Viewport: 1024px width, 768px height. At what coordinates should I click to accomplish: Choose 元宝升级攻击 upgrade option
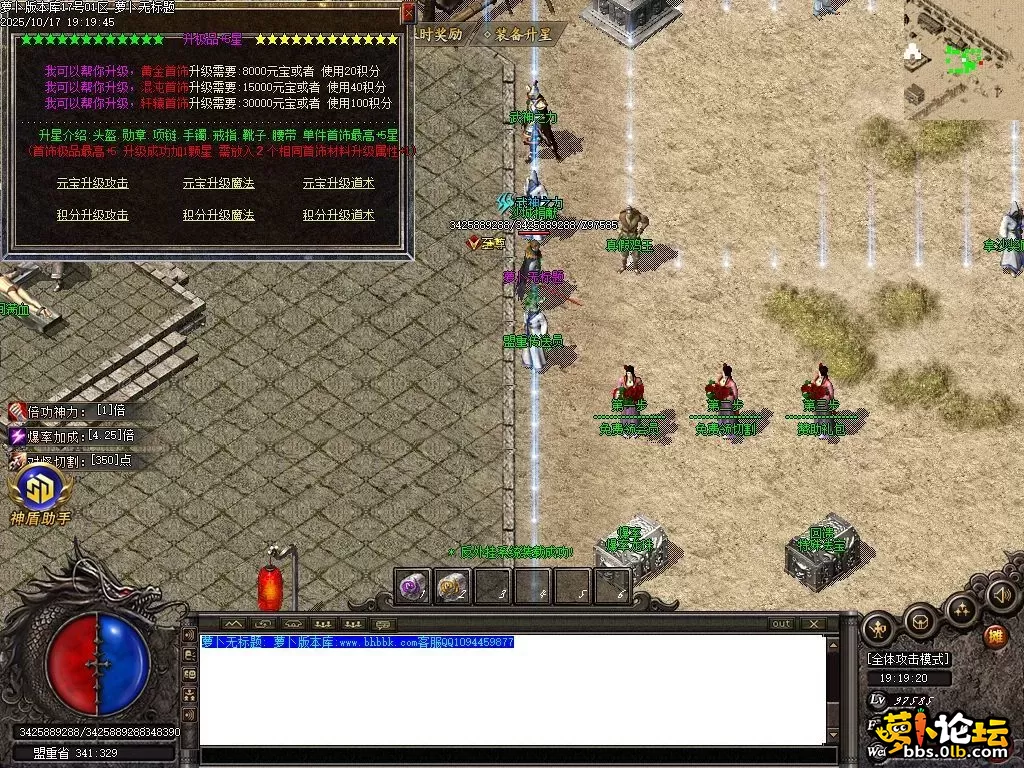tap(92, 183)
